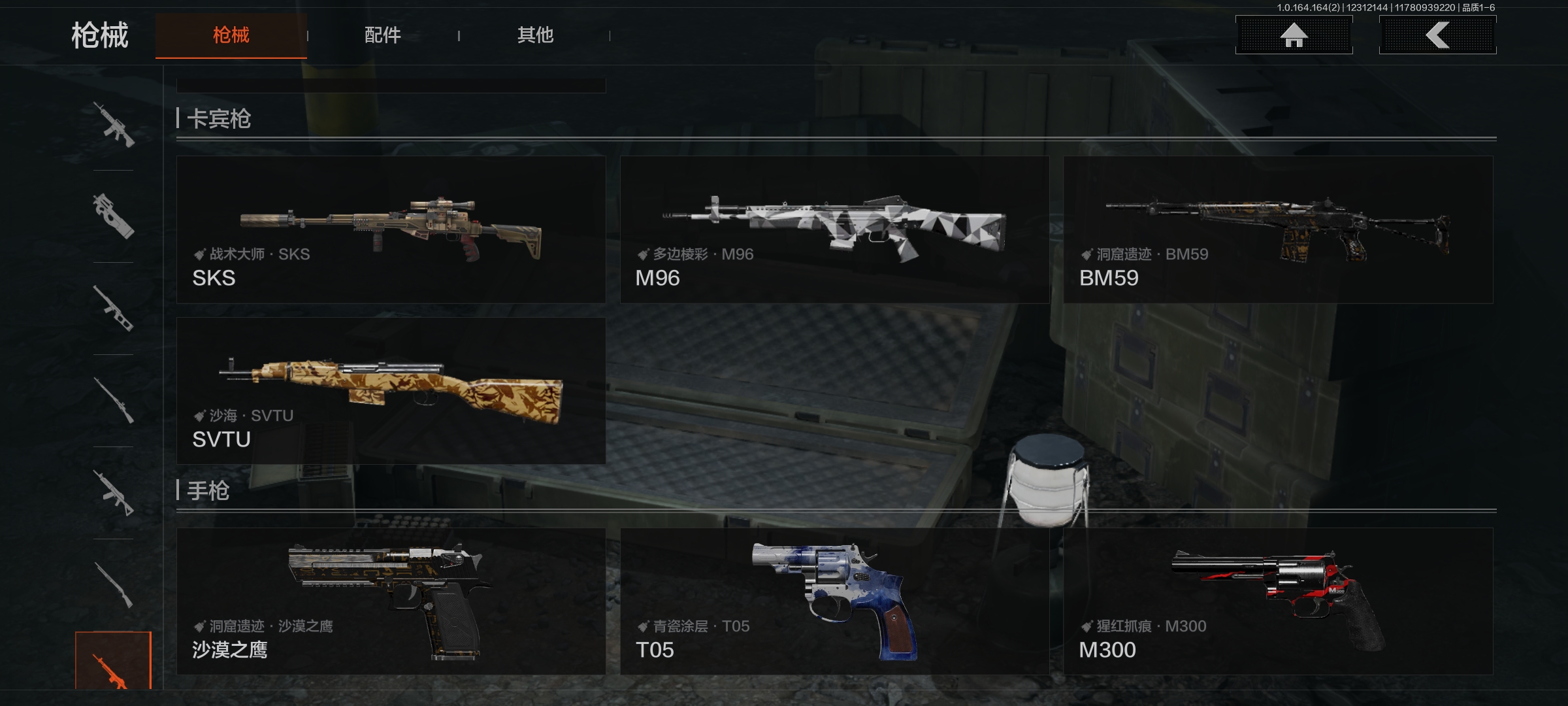Select the 沙漠之鹰 pistol card
Screen dimensions: 1568x706
point(391,601)
